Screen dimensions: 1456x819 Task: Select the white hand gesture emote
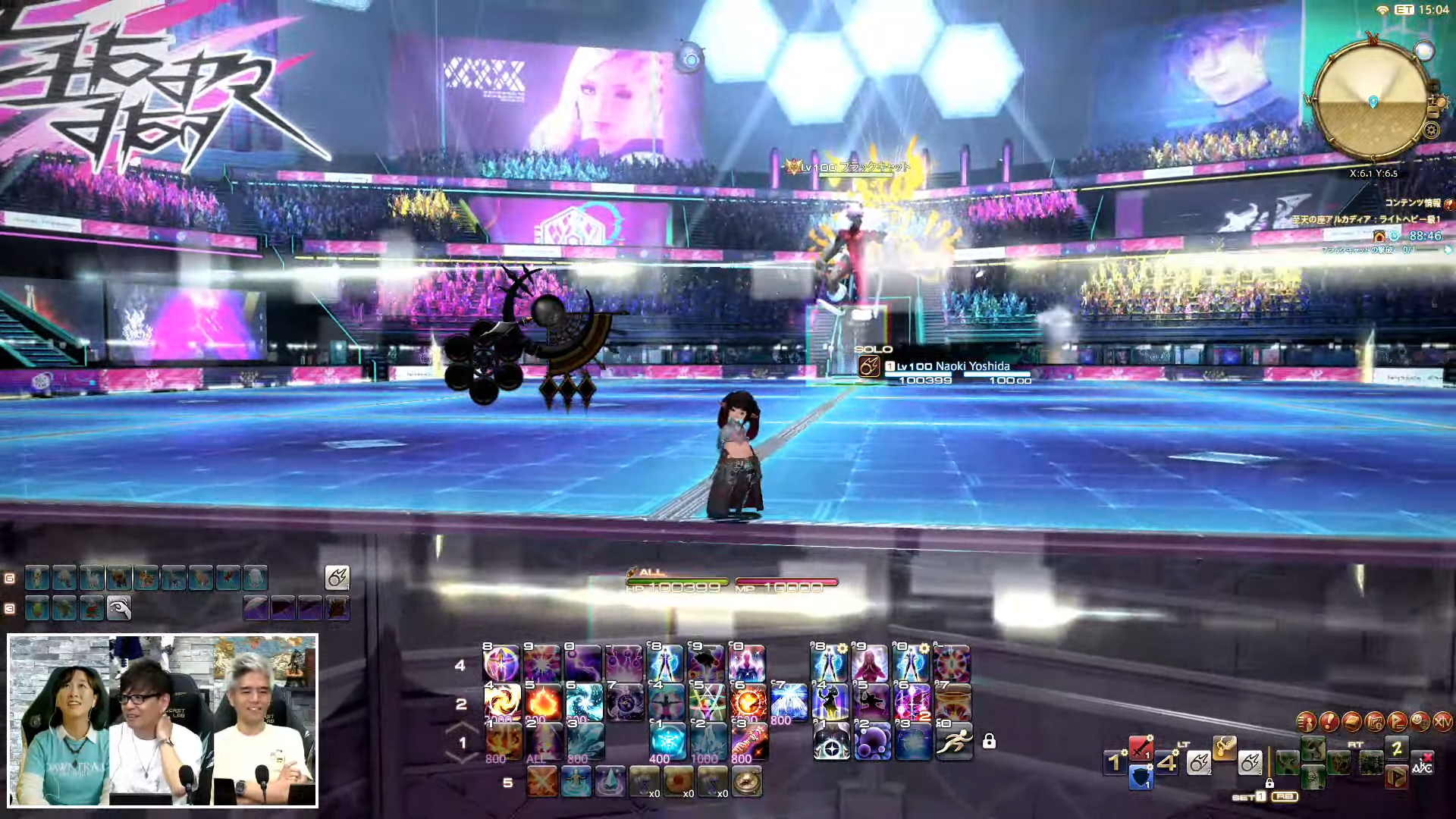tap(119, 608)
